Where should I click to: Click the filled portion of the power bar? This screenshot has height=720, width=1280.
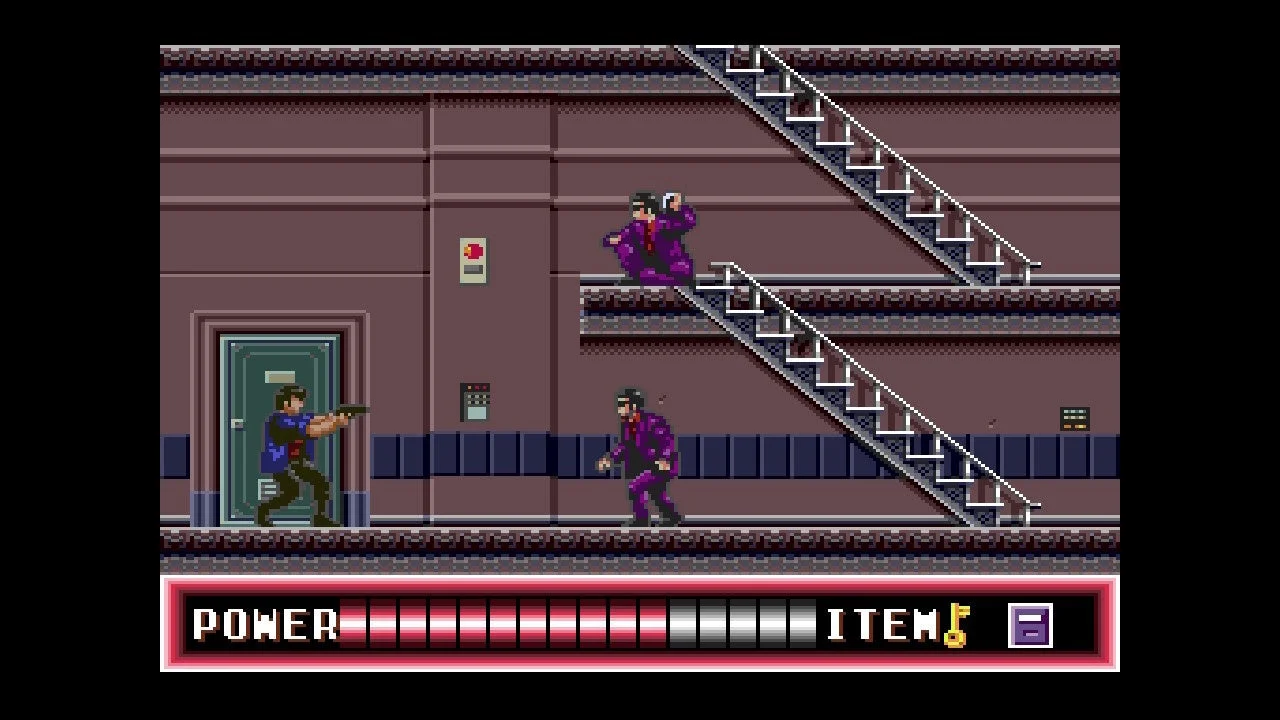pyautogui.click(x=500, y=625)
